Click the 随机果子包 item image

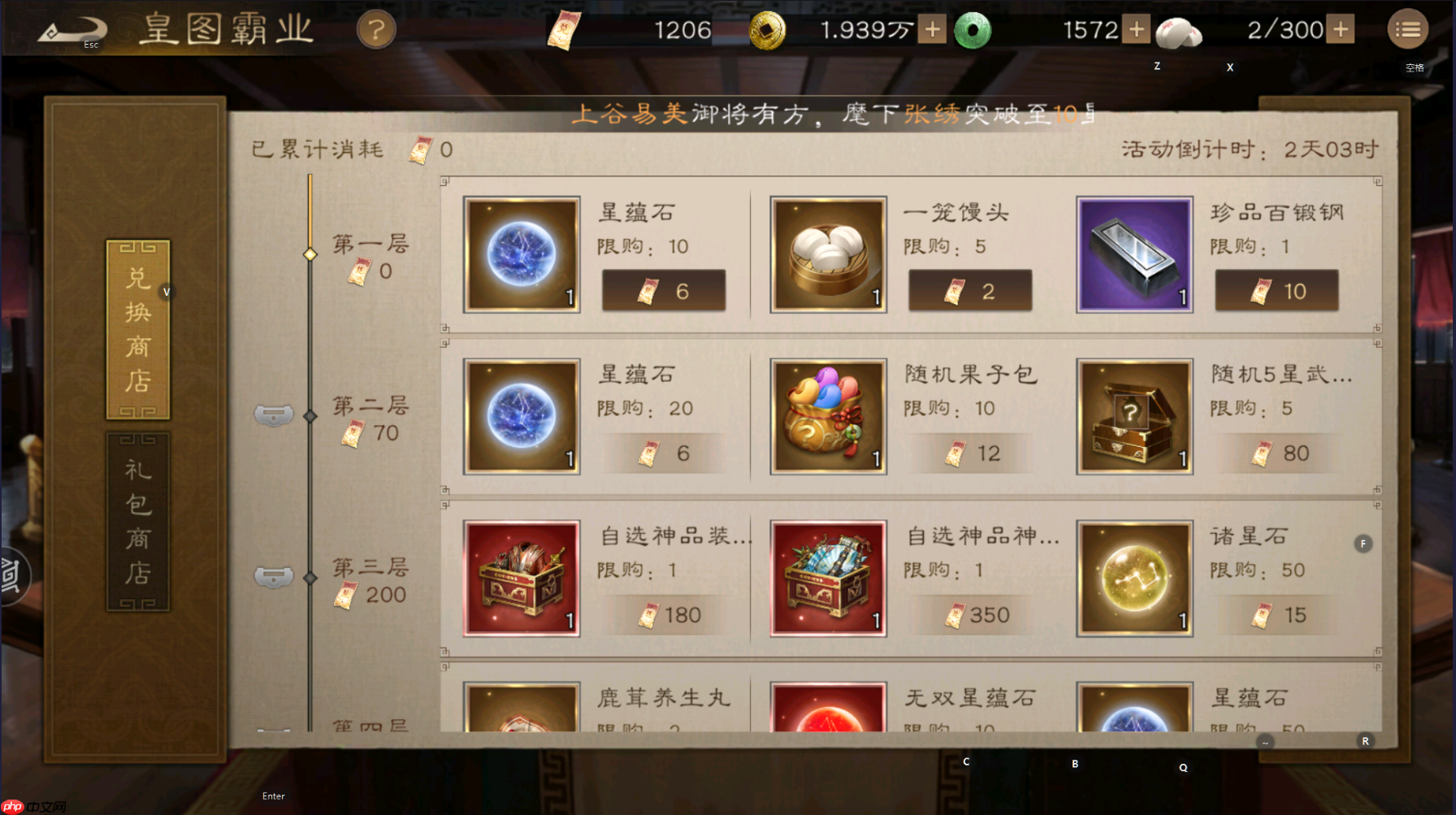[x=827, y=415]
